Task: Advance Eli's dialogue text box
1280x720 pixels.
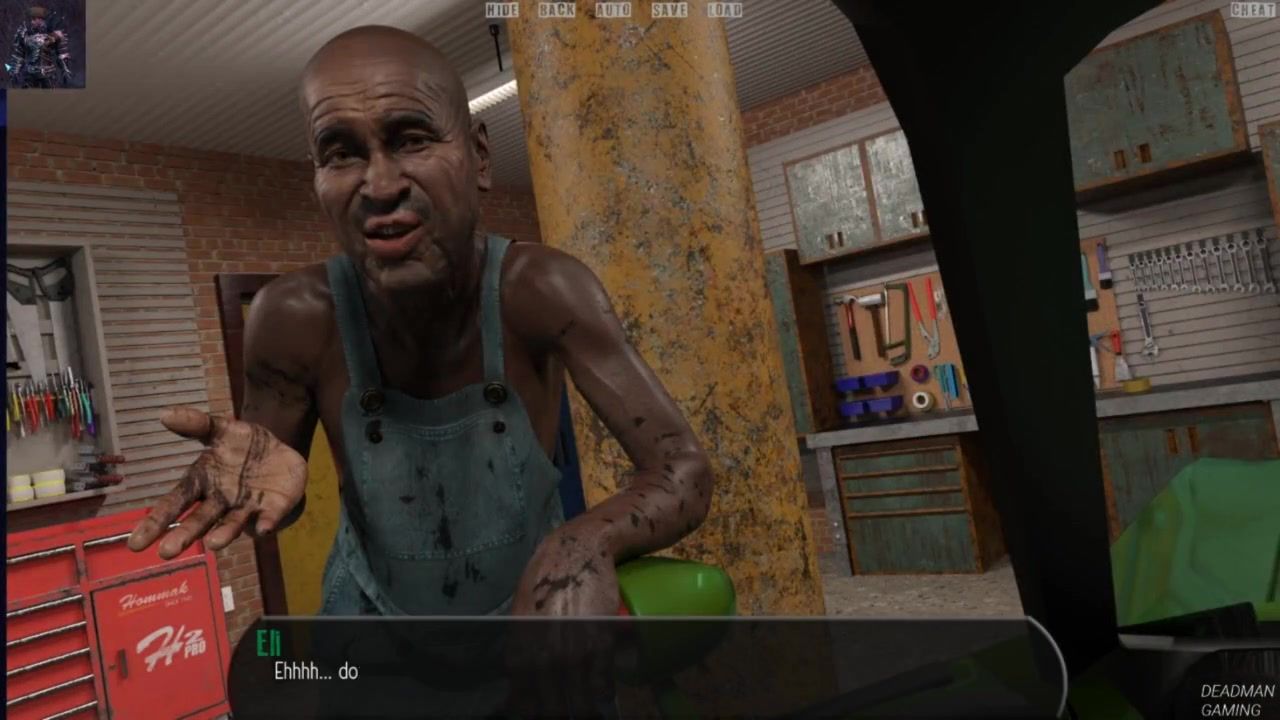Action: 640,665
